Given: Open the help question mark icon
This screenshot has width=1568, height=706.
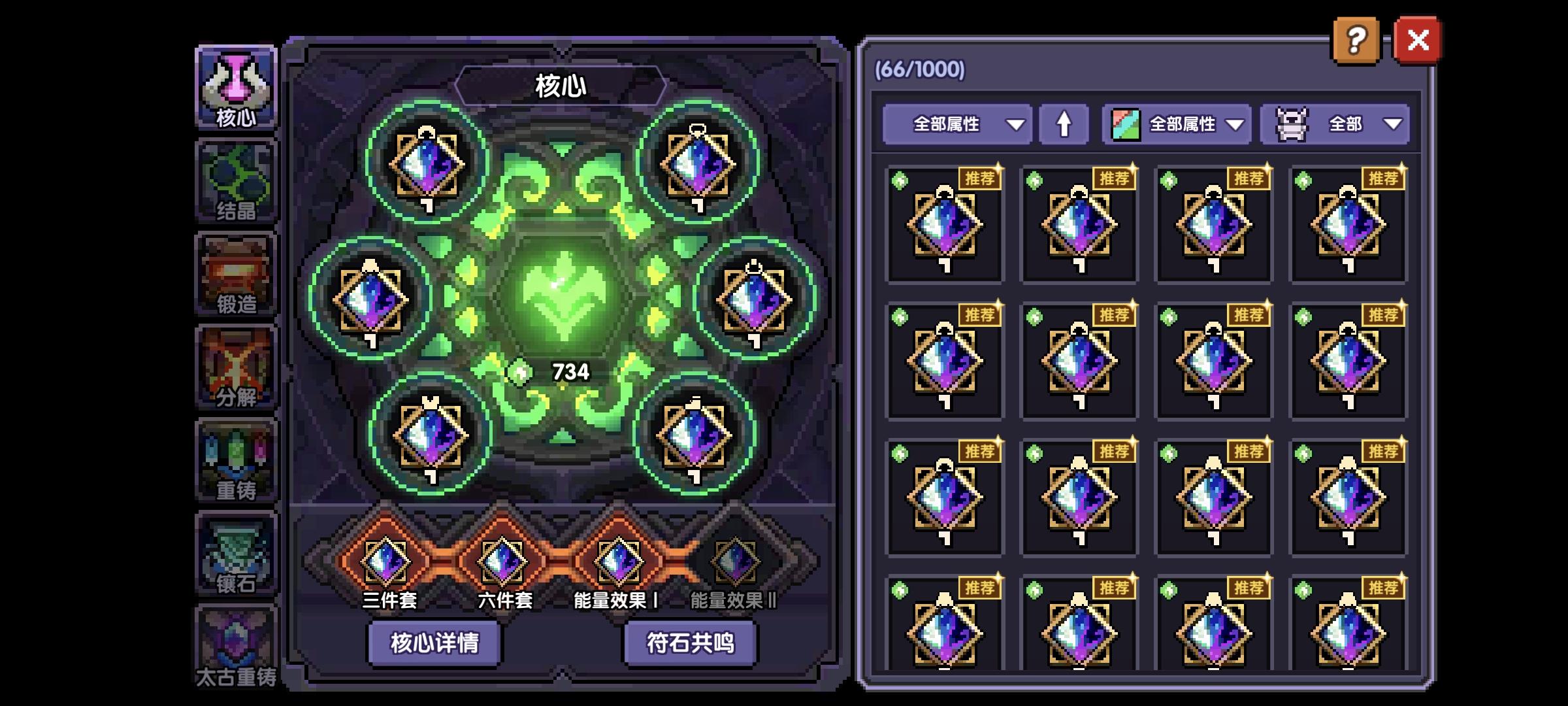Looking at the screenshot, I should click(1357, 41).
